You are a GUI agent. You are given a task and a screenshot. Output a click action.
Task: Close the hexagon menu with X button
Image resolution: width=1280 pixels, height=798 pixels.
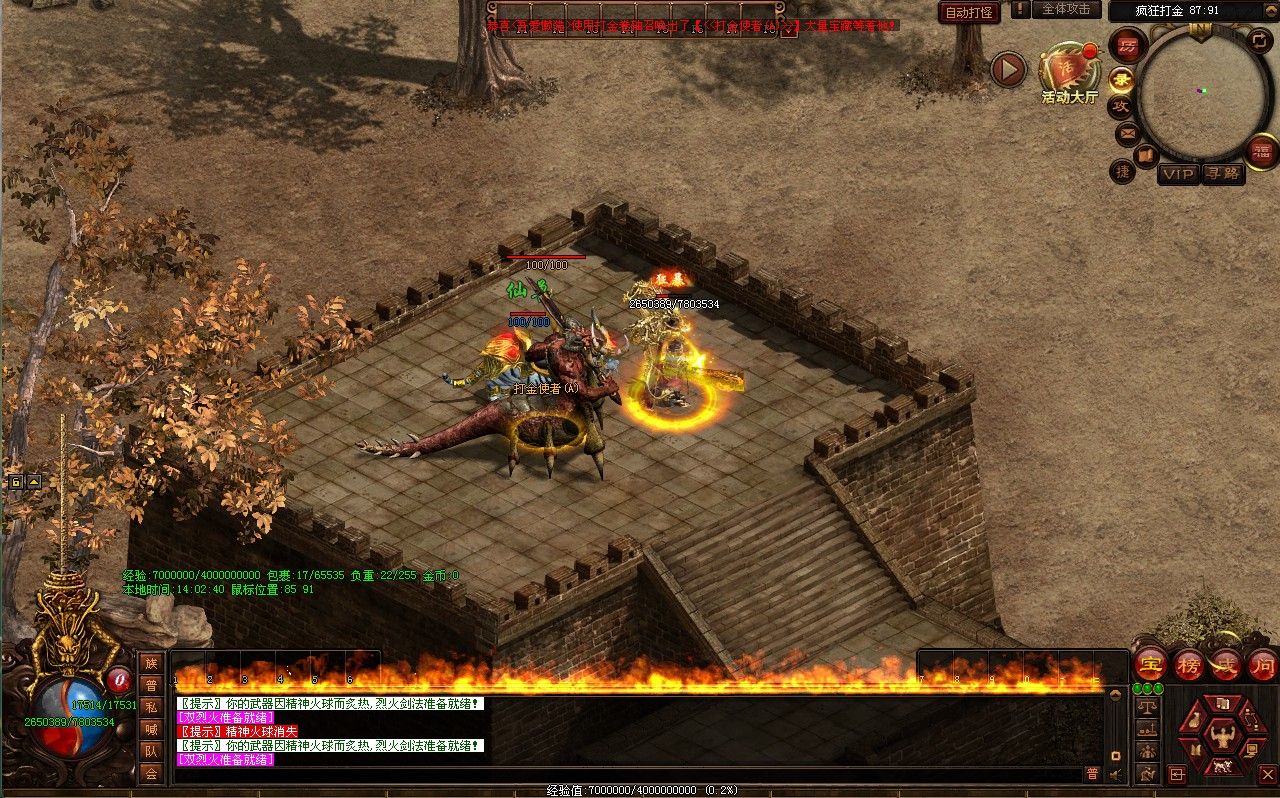(1267, 773)
